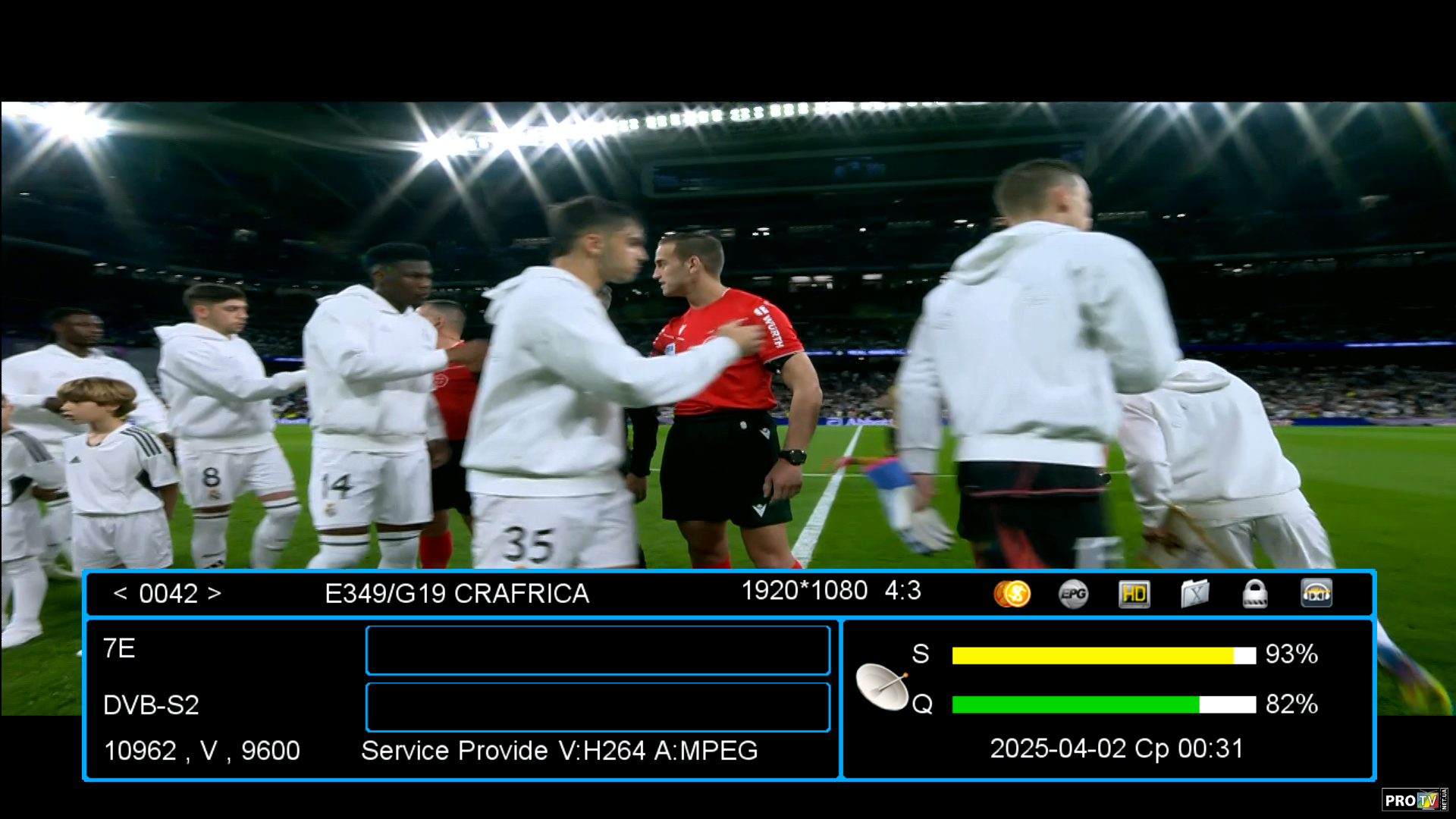Click the satellite dish icon
Screen dimensions: 1456x819
[x=882, y=686]
